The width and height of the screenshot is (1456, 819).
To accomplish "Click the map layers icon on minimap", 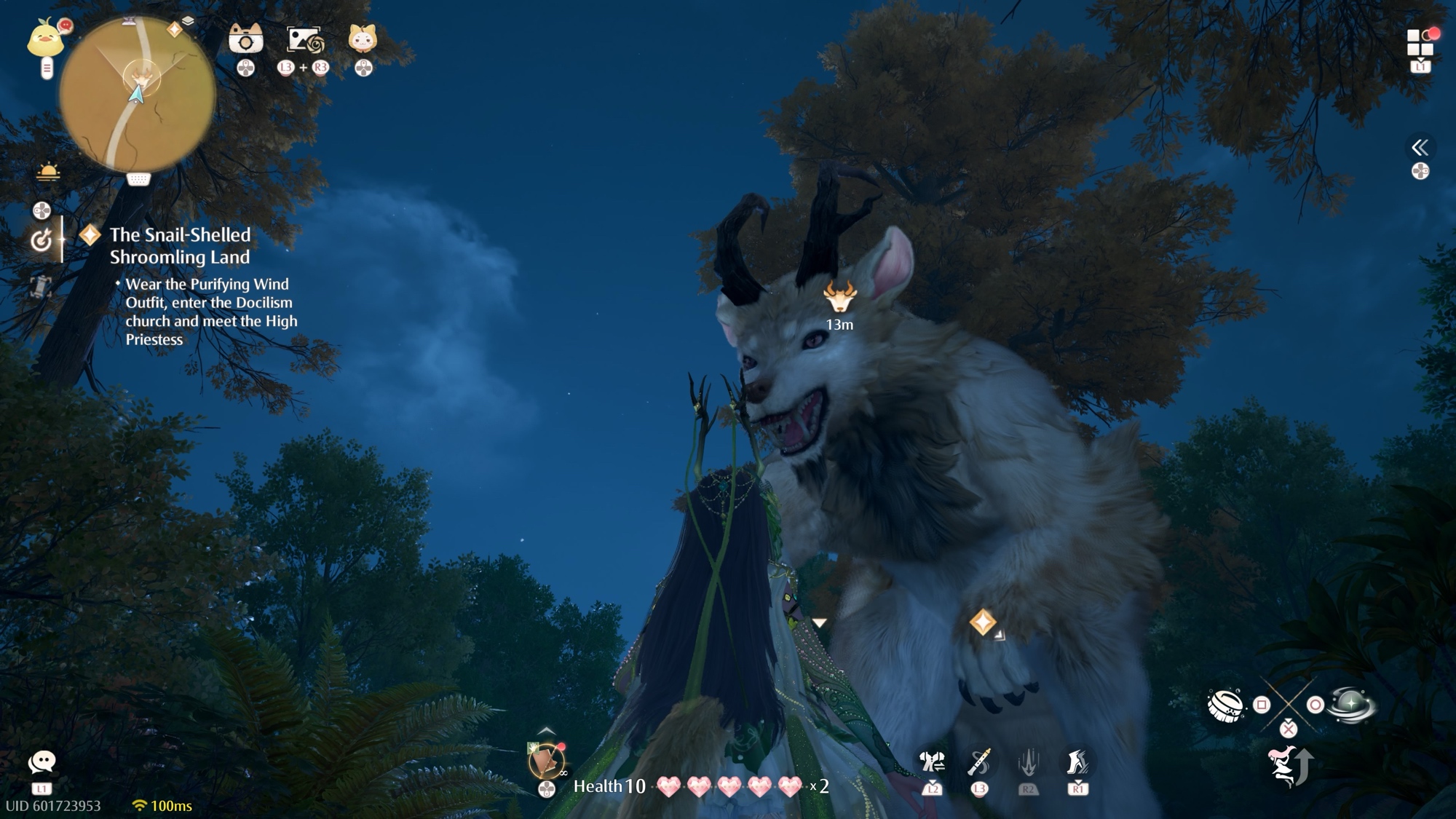I will pyautogui.click(x=188, y=22).
